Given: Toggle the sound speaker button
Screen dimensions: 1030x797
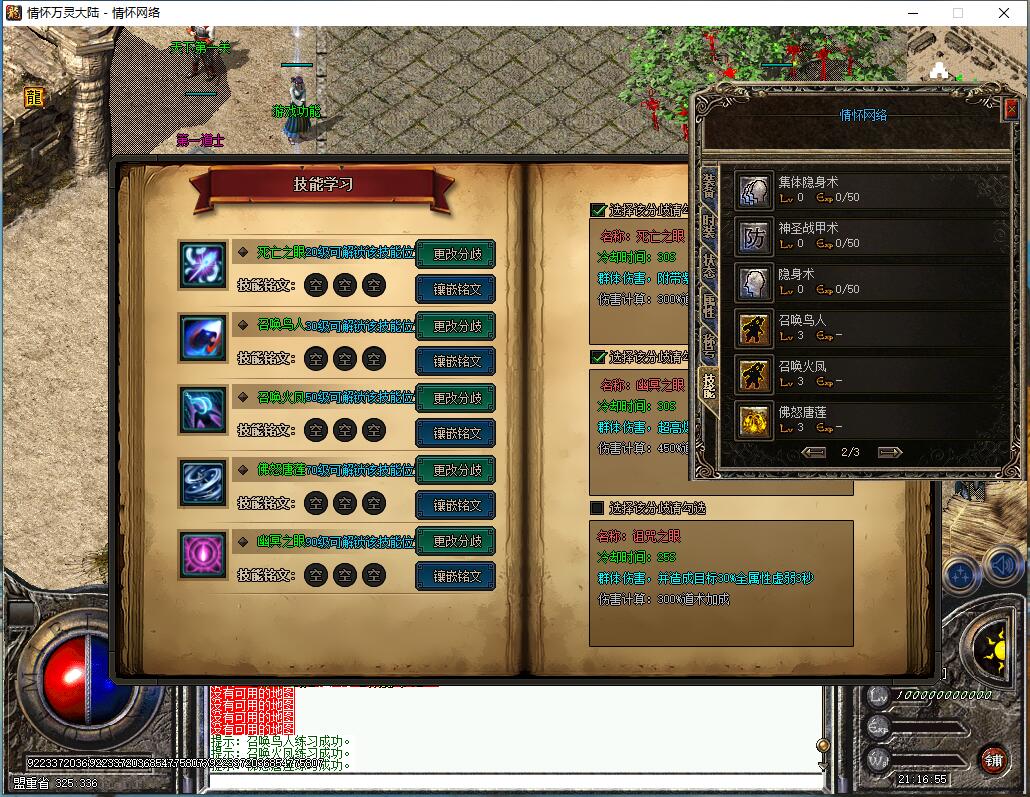Looking at the screenshot, I should click(1003, 566).
